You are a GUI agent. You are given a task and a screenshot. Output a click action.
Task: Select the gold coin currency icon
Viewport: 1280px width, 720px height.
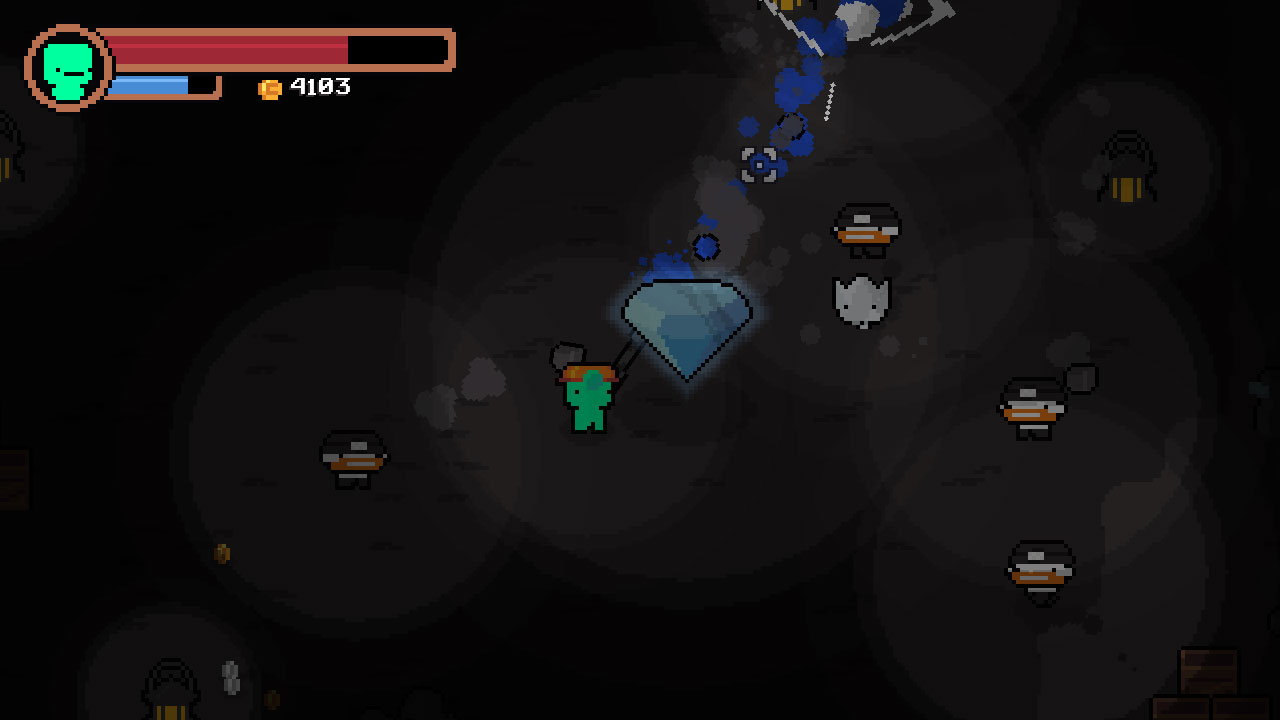point(268,87)
